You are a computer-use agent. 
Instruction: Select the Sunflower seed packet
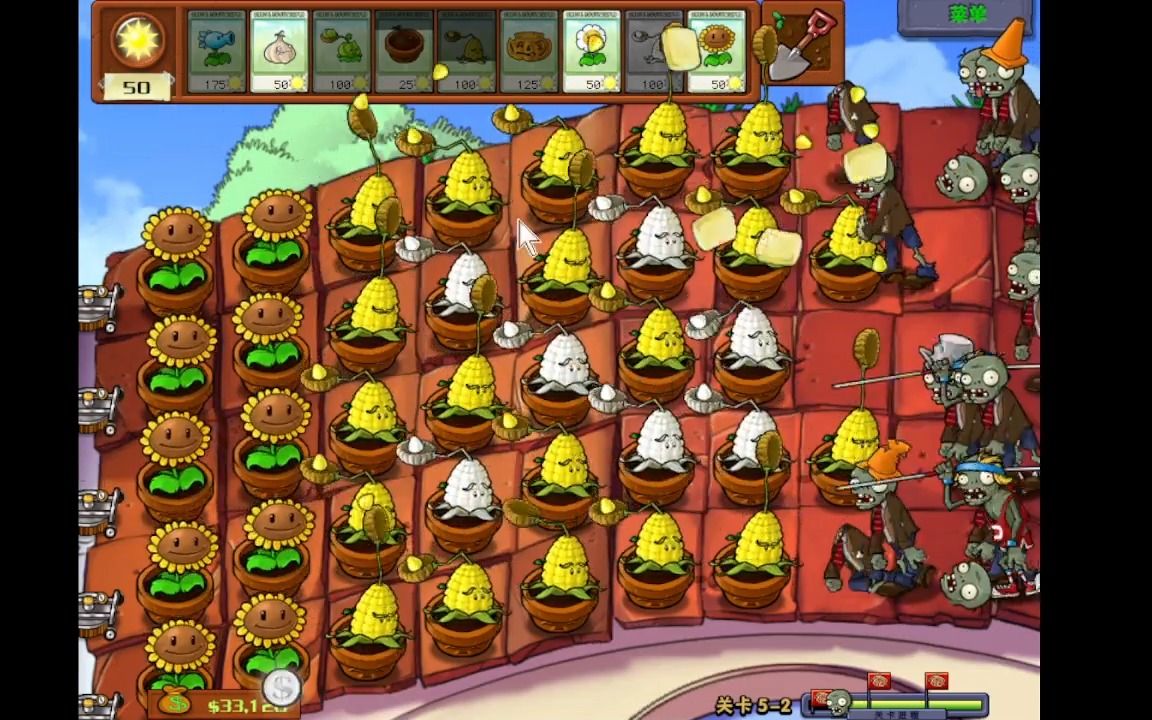(x=716, y=53)
